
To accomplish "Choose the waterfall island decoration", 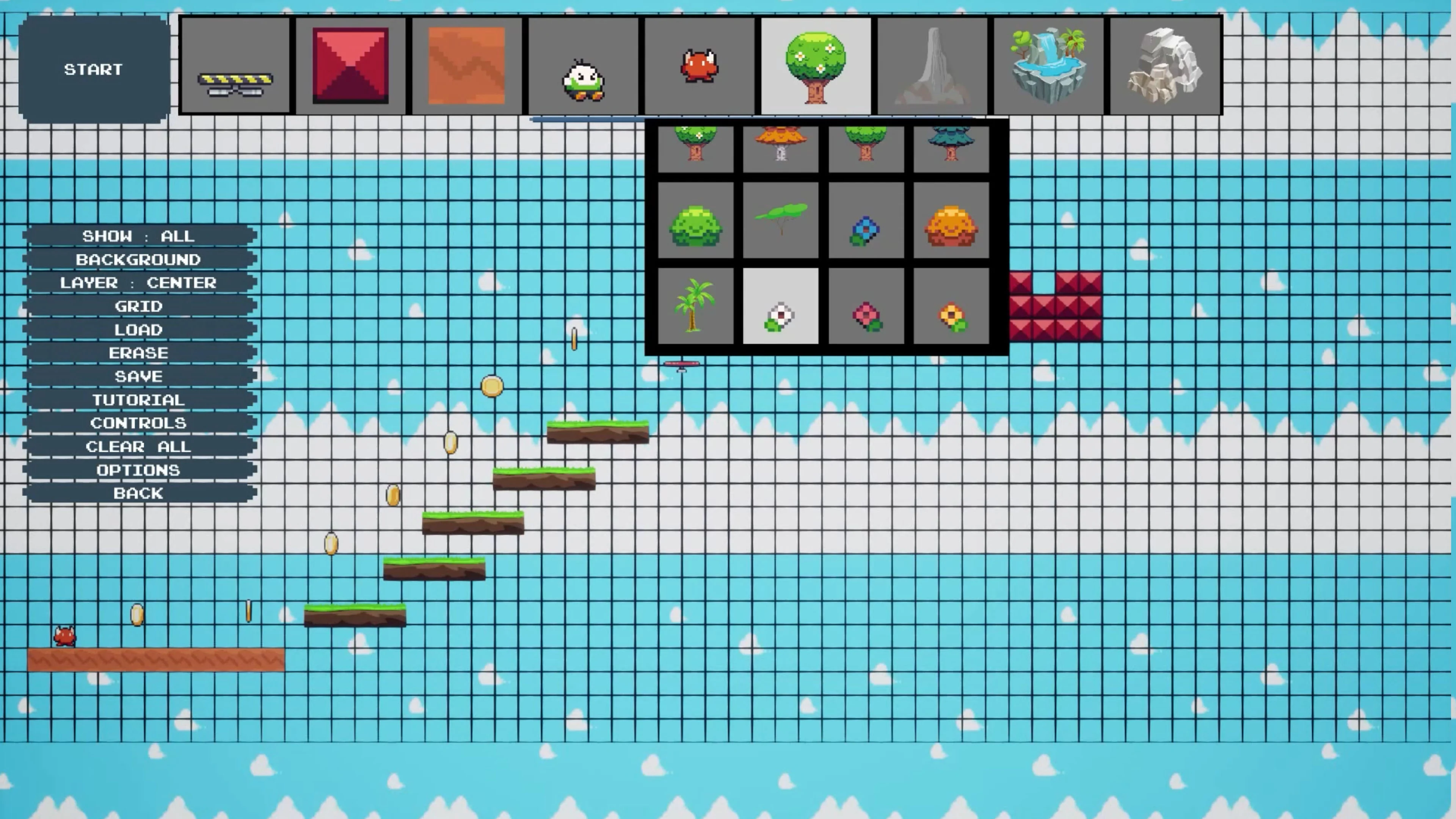I will point(1049,64).
